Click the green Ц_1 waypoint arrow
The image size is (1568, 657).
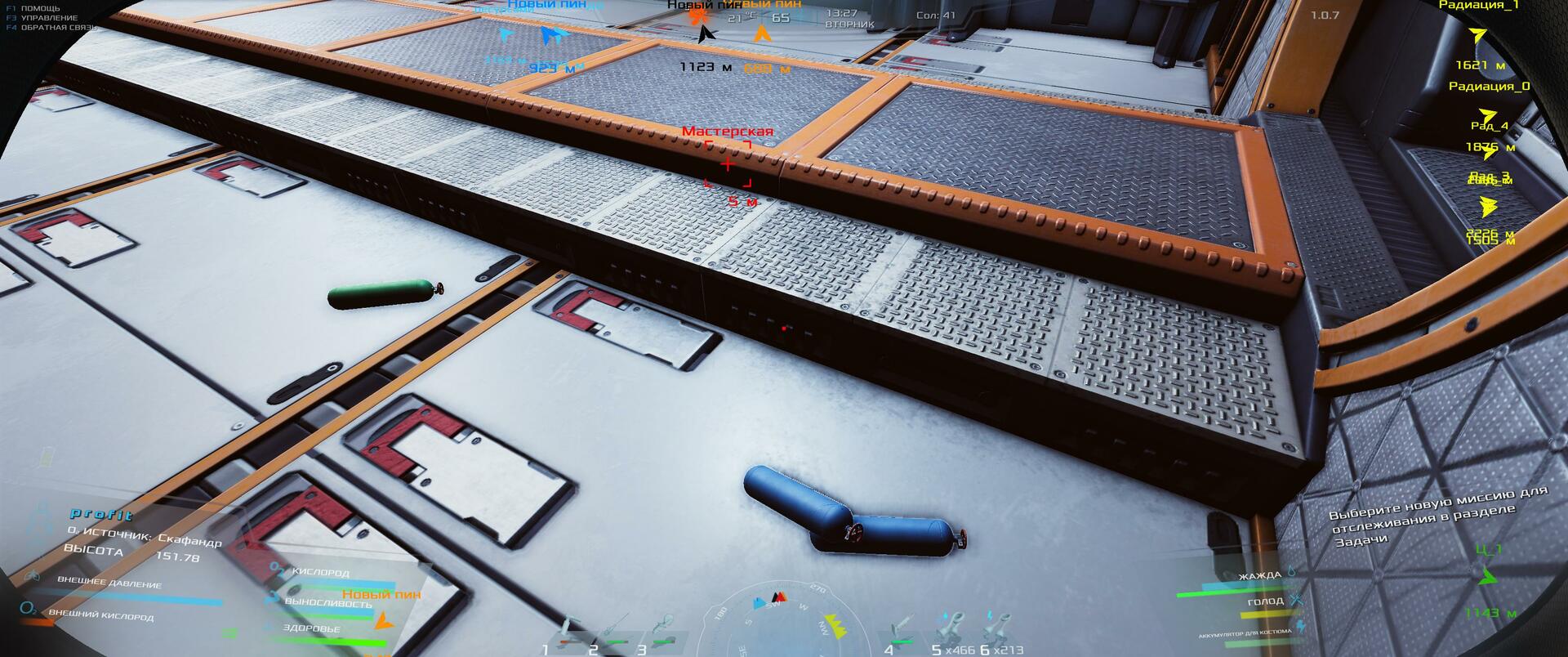(1488, 577)
